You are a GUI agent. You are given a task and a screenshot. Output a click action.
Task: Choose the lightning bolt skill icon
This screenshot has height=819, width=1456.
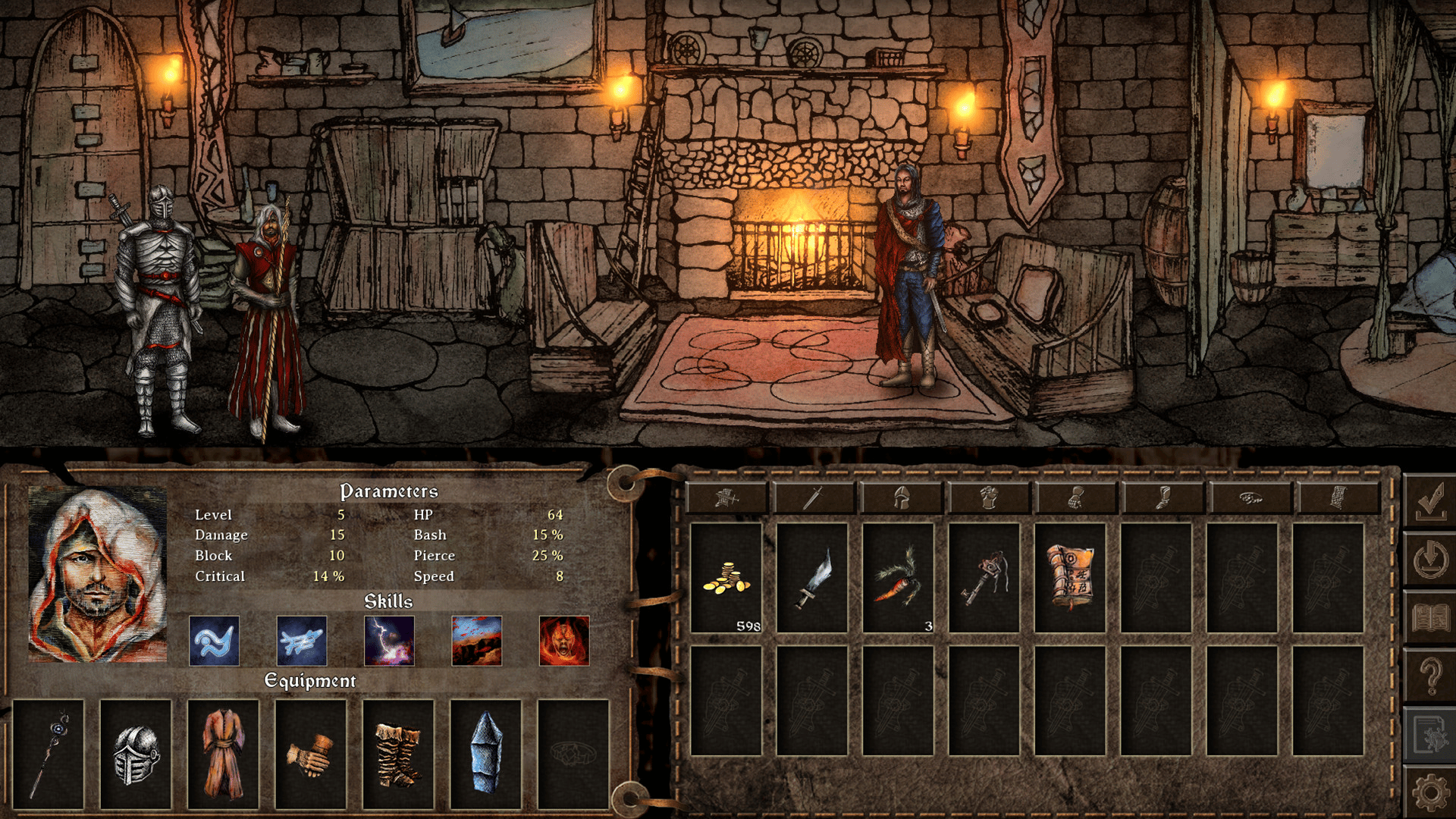389,641
